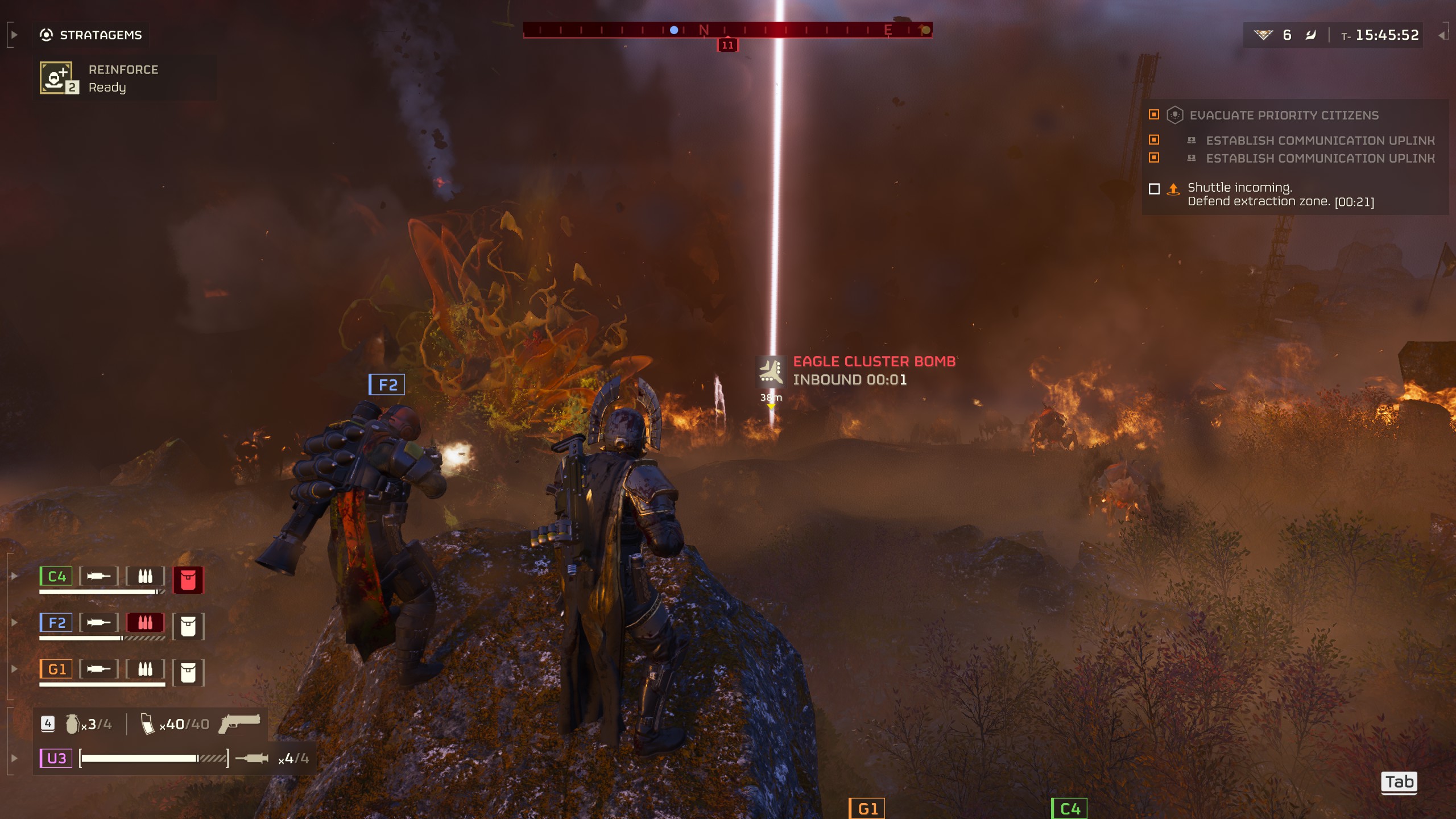The image size is (1456, 819).
Task: Select squad member G1 tag in squad list
Action: [x=56, y=669]
